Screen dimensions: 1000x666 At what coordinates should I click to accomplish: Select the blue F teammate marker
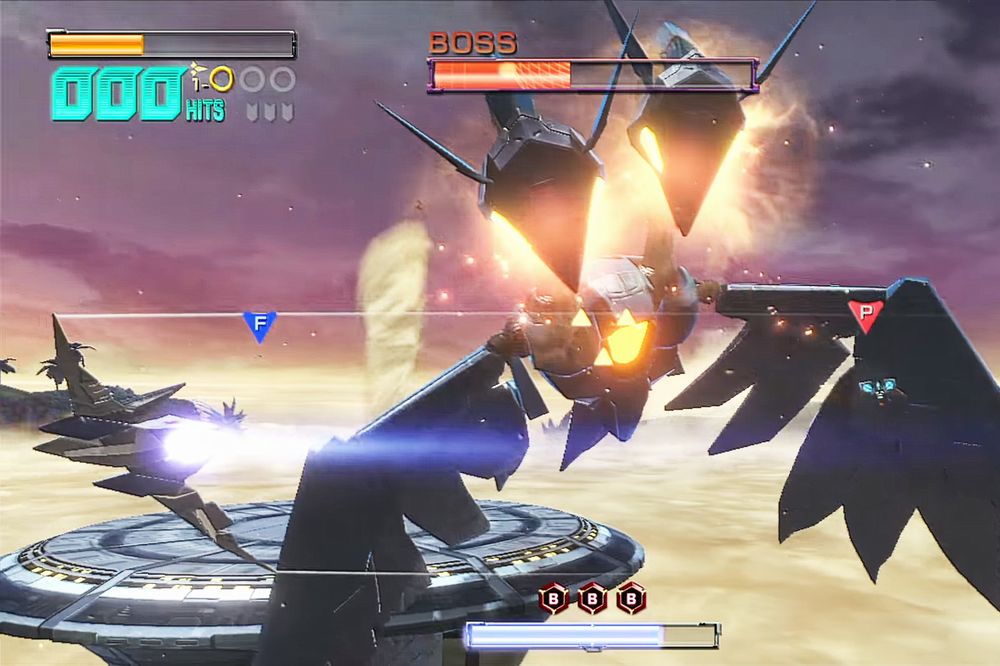point(259,325)
